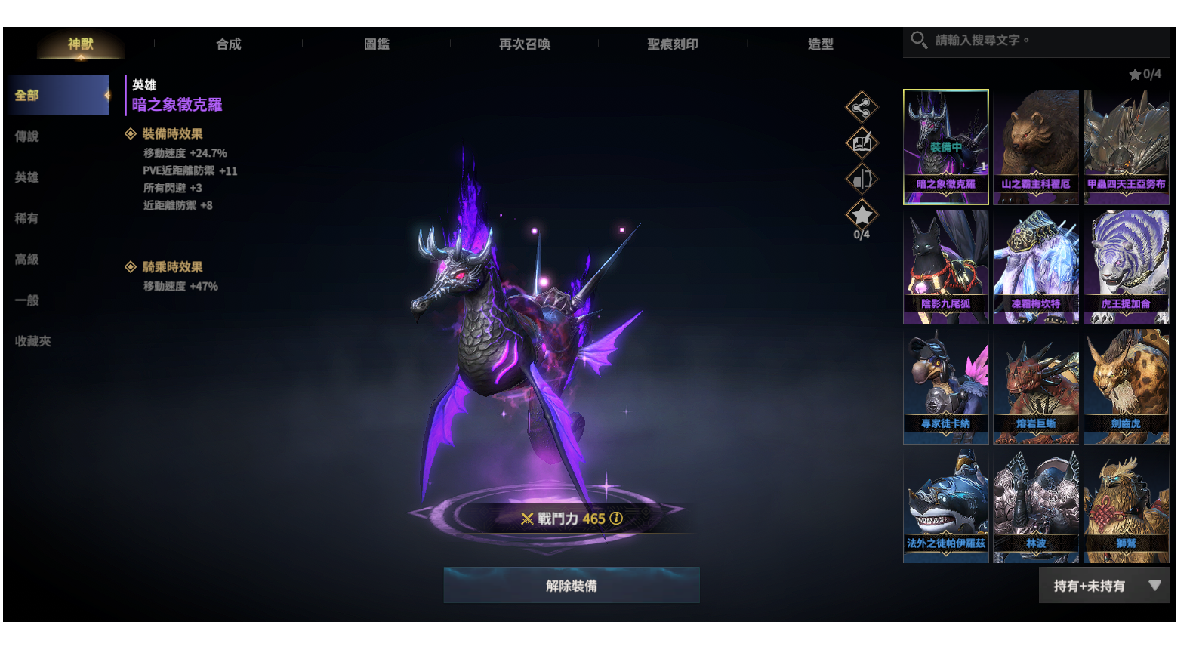
Task: Switch to the 合成 tab
Action: 229,44
